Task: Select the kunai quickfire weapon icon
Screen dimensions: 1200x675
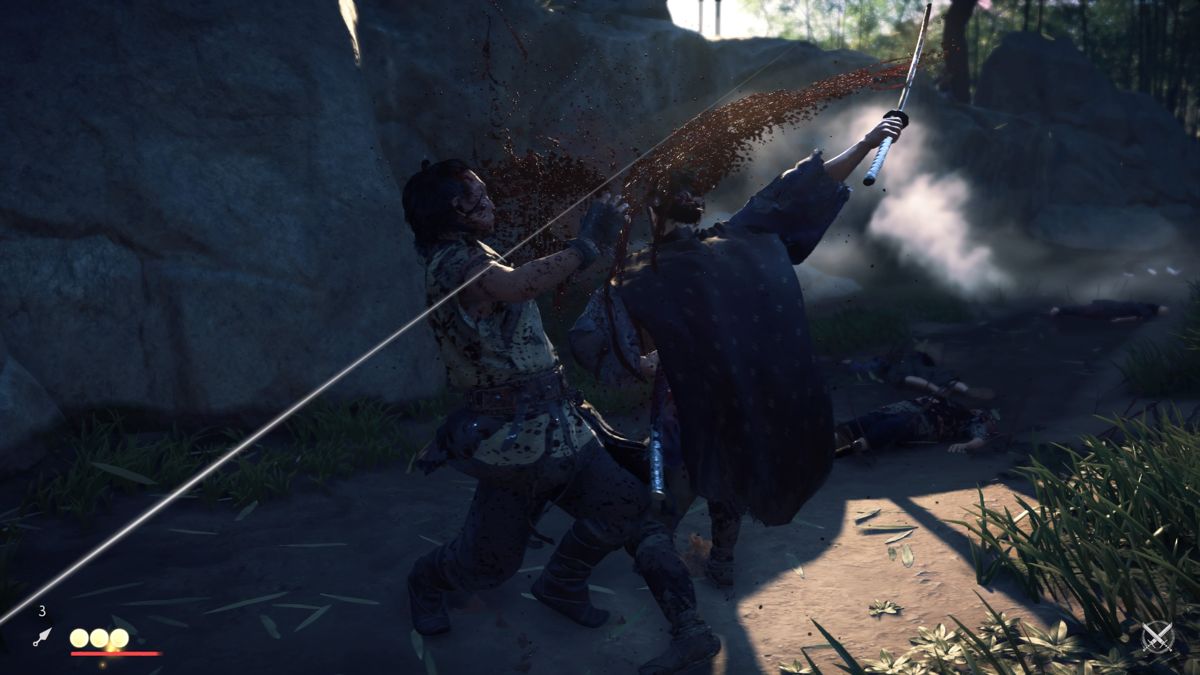Action: click(x=42, y=636)
